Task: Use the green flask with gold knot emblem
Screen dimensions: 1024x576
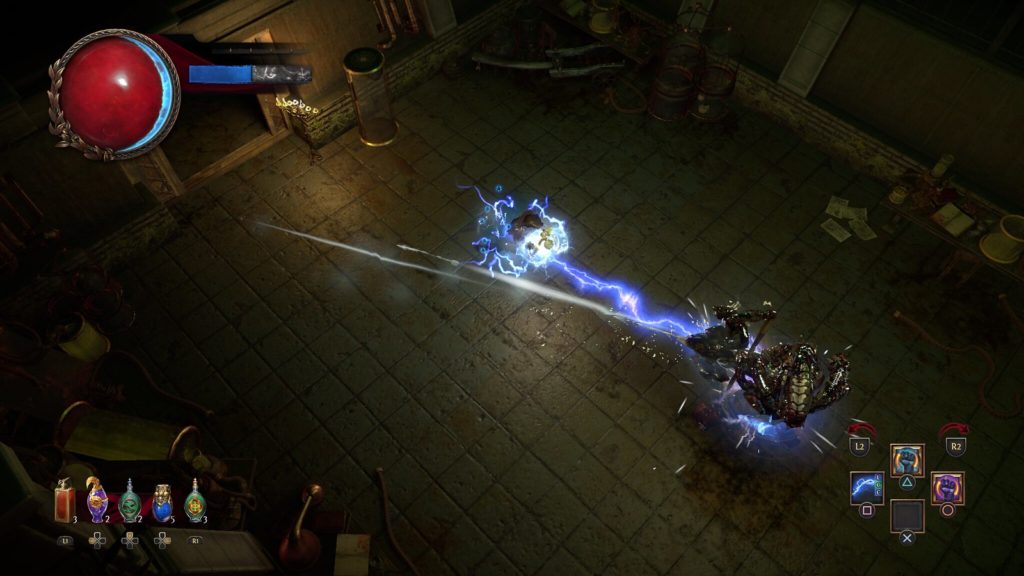Action: point(195,501)
